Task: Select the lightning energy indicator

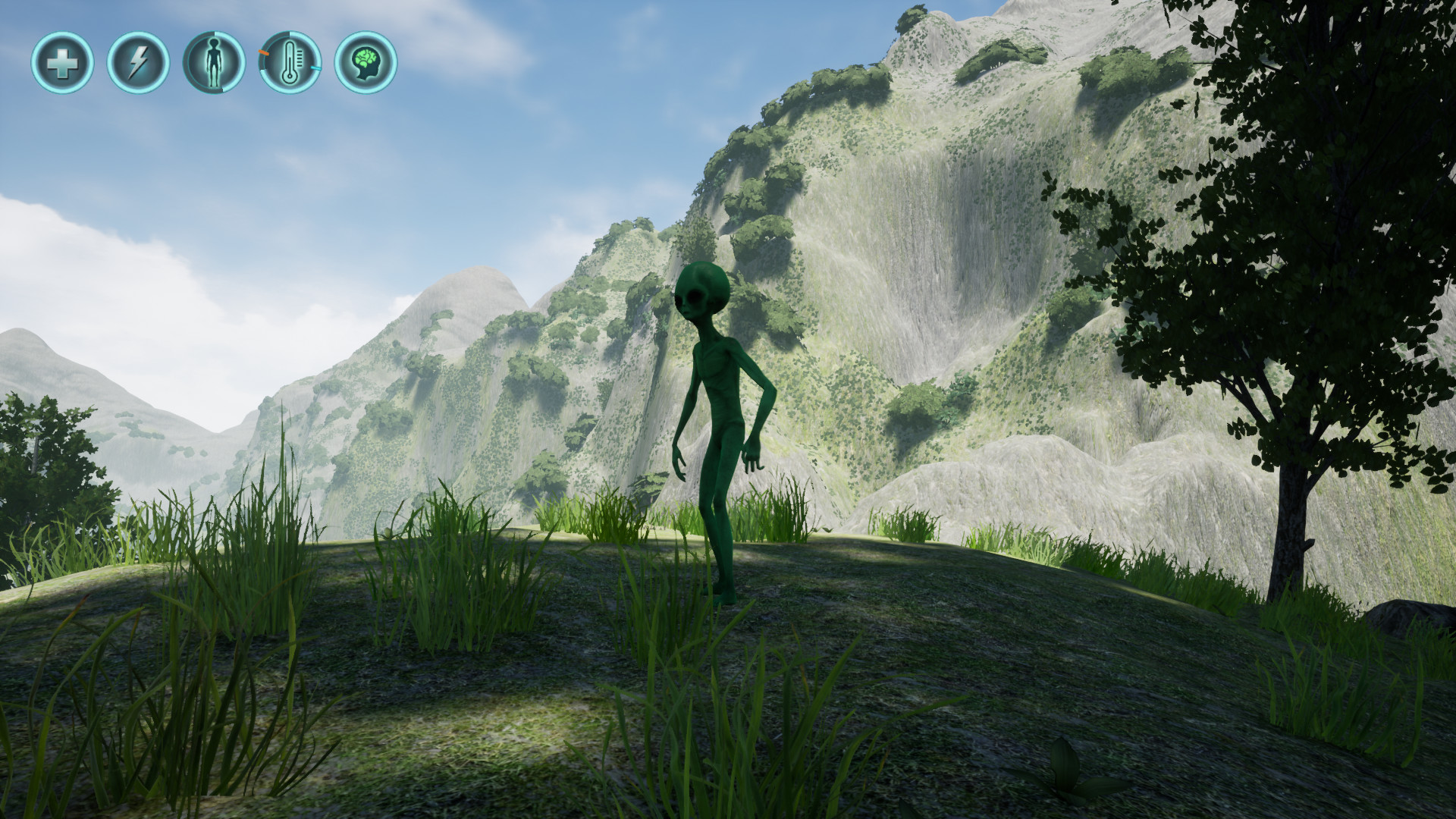Action: coord(137,62)
